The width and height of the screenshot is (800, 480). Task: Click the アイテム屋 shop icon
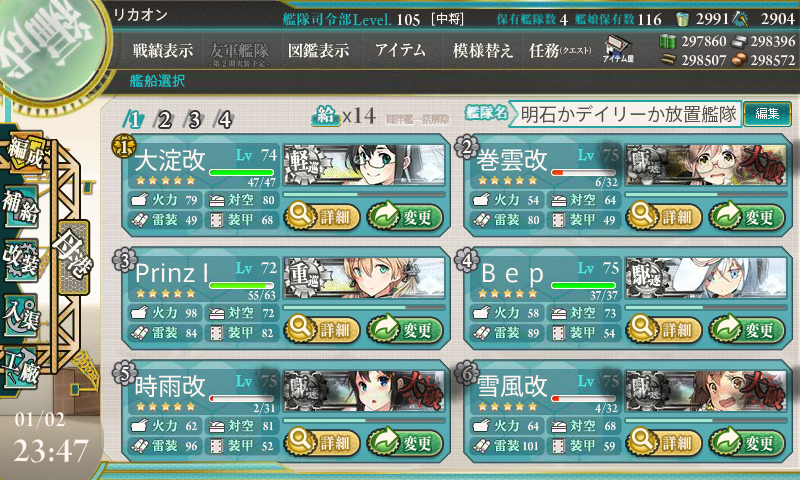(617, 49)
